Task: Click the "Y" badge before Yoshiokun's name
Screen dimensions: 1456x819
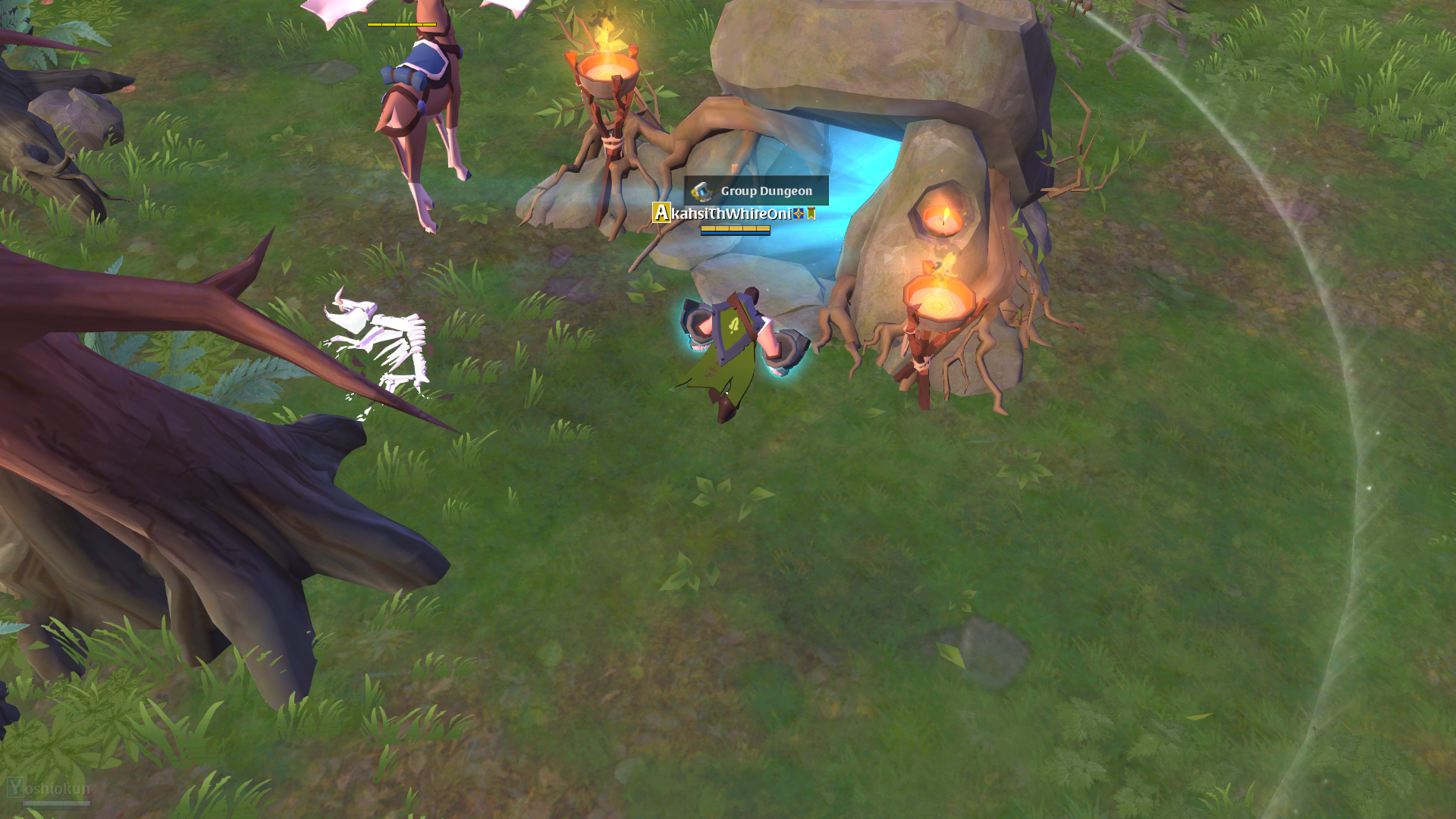Action: 16,787
